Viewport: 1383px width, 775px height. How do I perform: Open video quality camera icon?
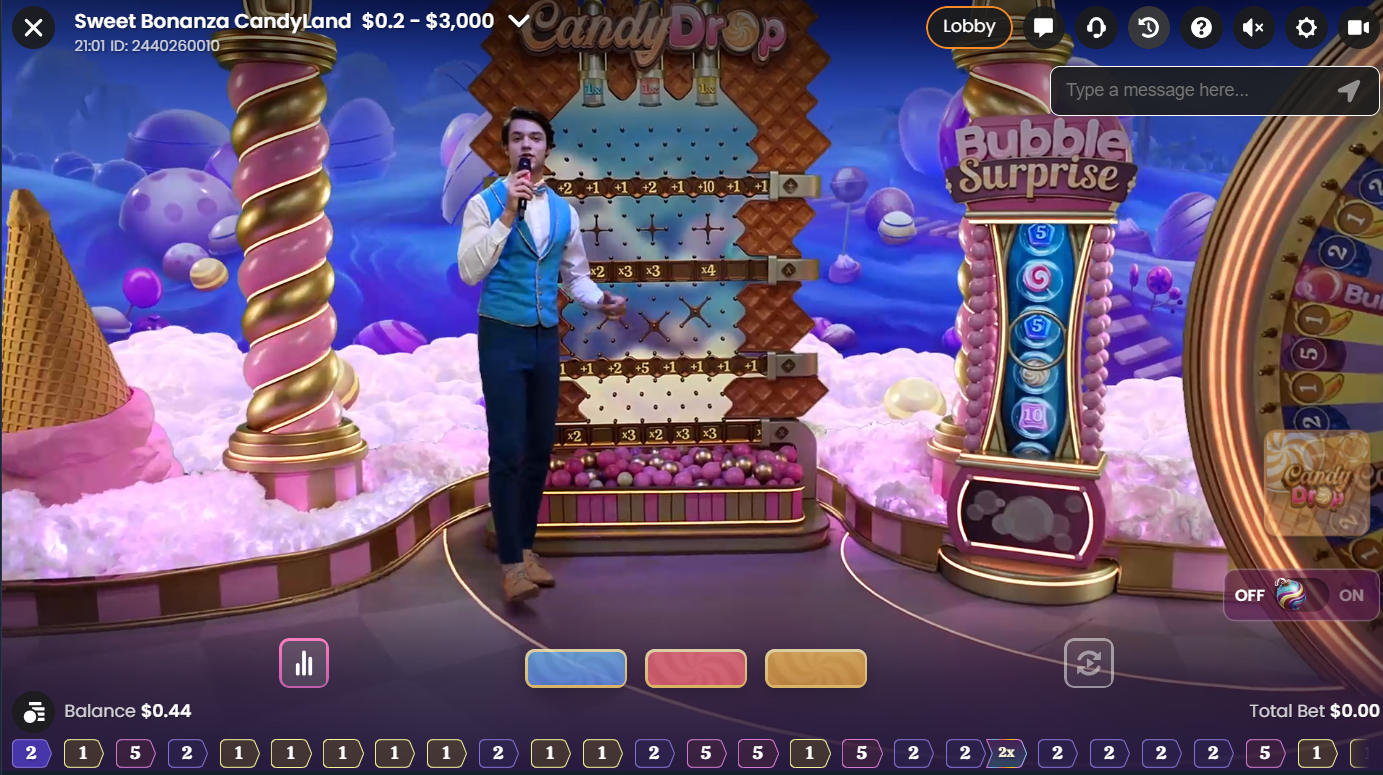(x=1357, y=27)
